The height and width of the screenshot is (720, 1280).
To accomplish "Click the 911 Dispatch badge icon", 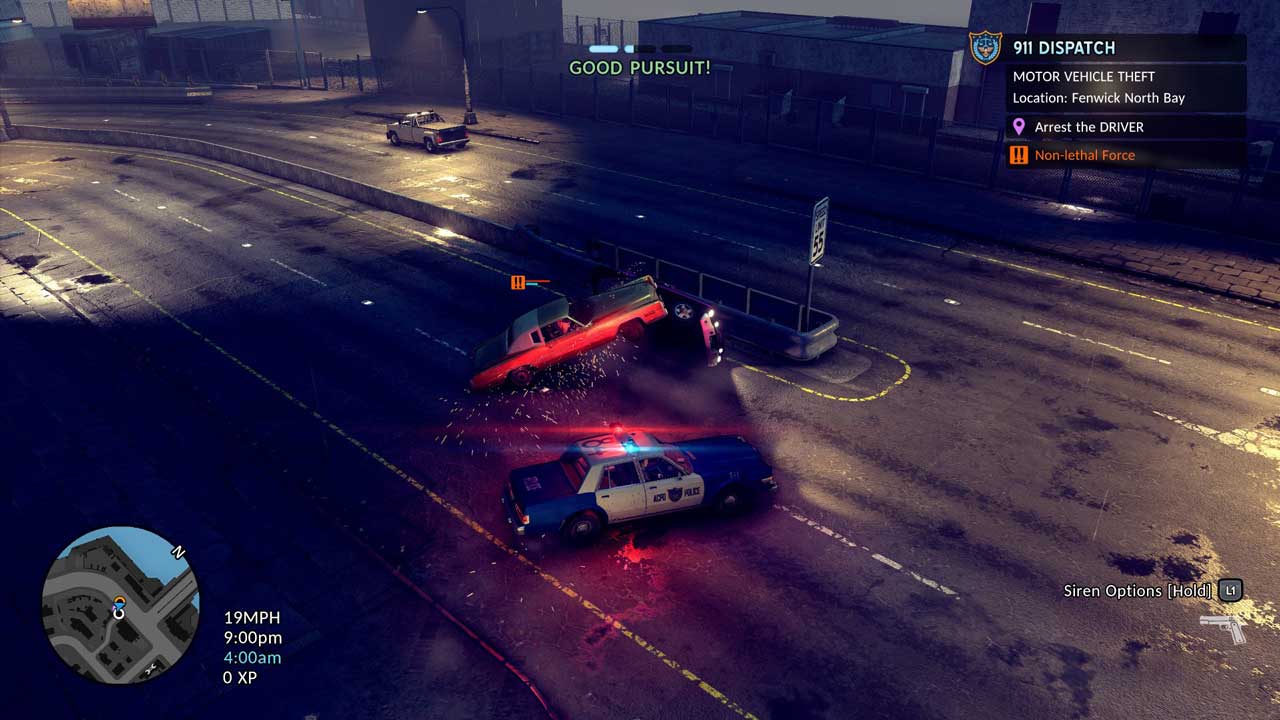I will point(985,47).
